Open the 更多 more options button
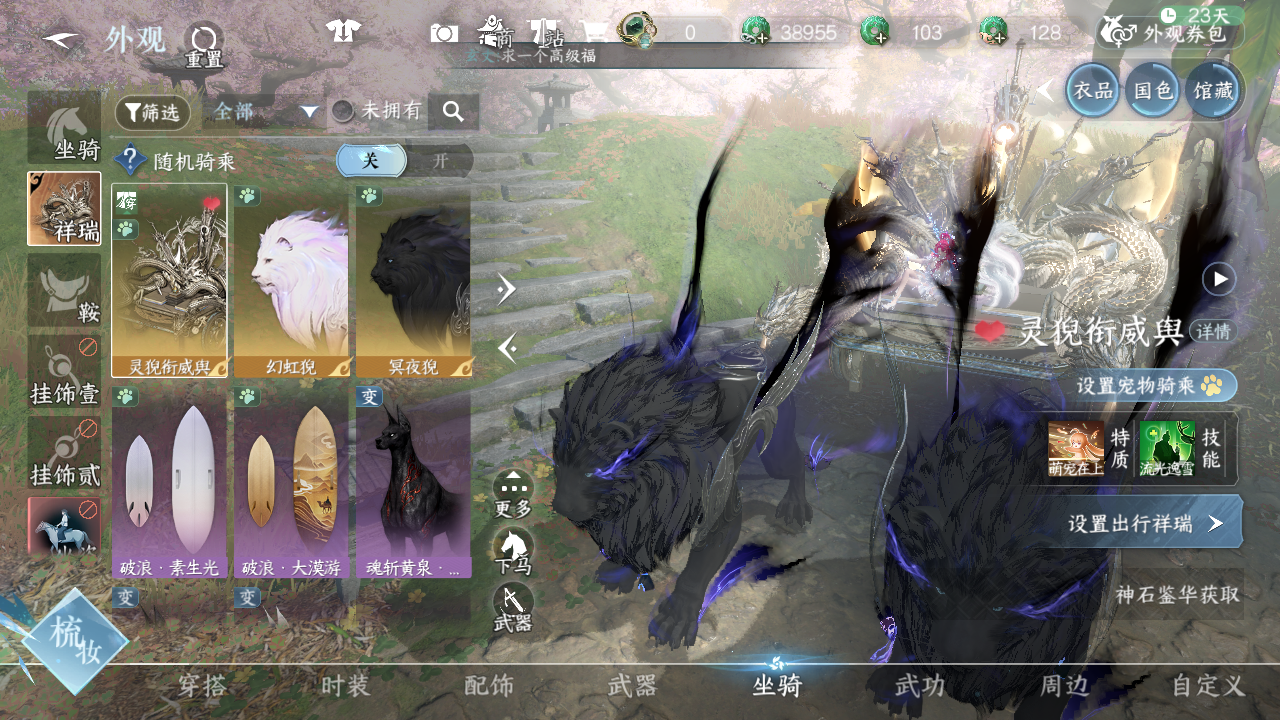 tap(513, 494)
